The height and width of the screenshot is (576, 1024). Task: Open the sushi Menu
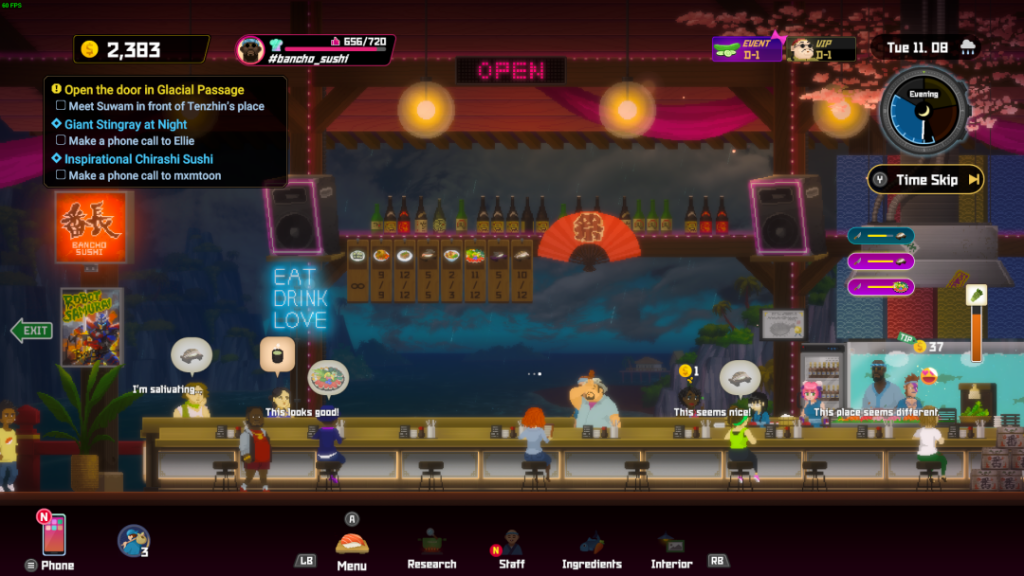pyautogui.click(x=351, y=546)
